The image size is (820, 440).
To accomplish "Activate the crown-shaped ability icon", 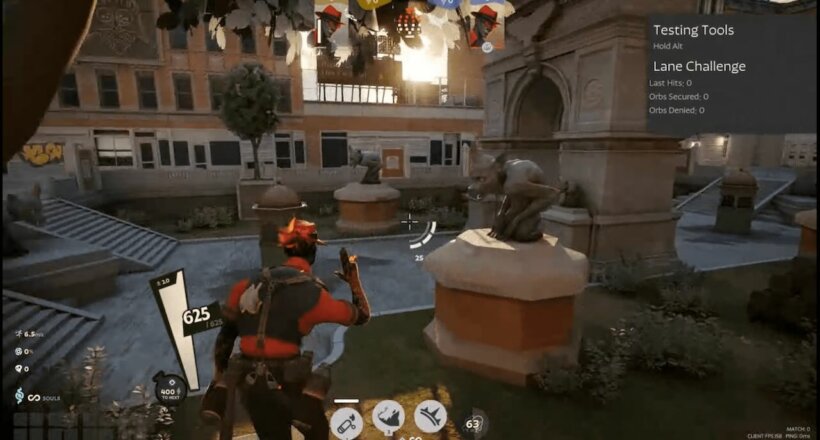I will pyautogui.click(x=430, y=415).
